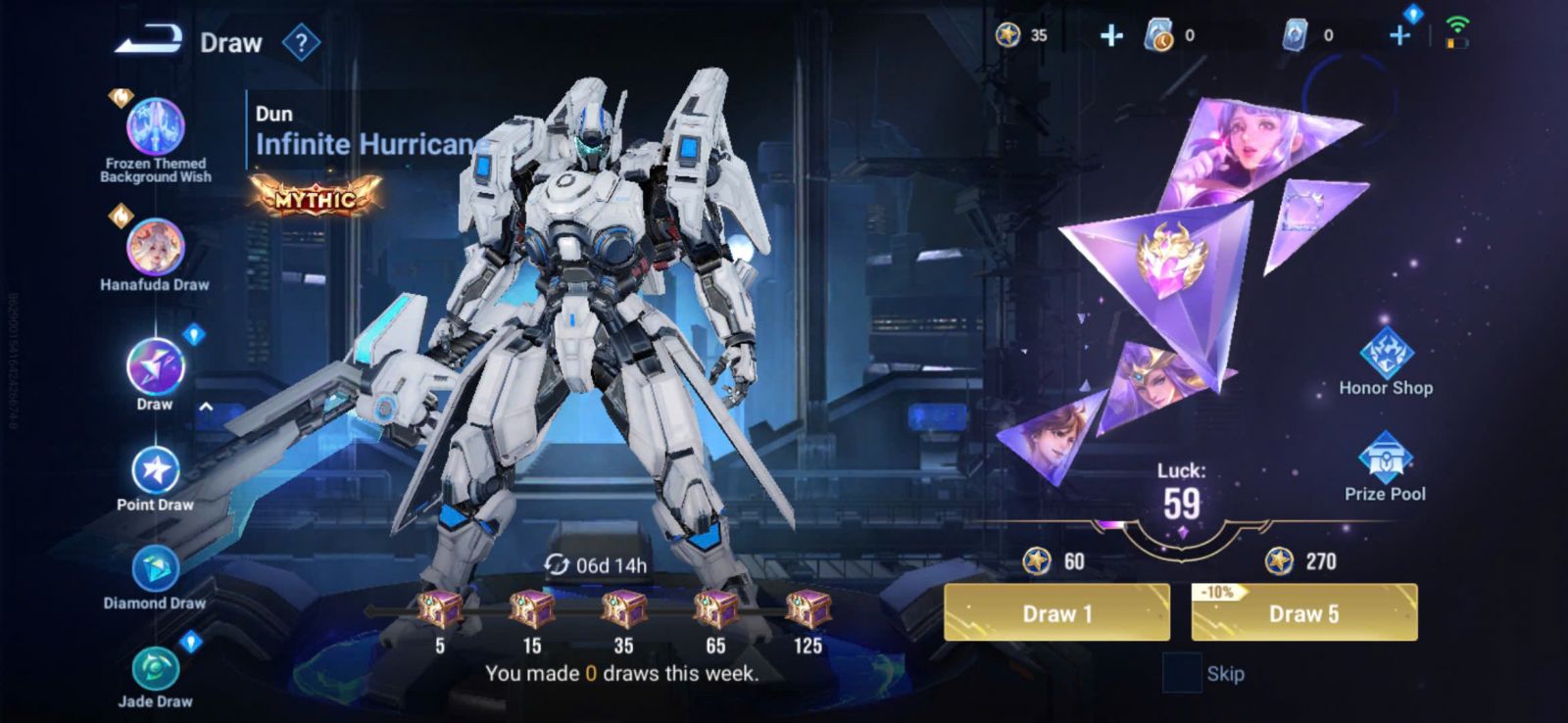Select the 15-draw reward chest
This screenshot has height=723, width=1568.
[532, 609]
